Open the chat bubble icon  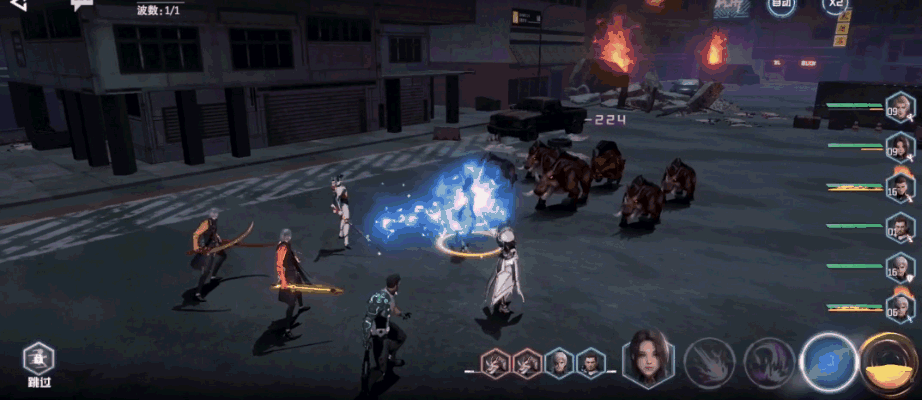tap(82, 5)
